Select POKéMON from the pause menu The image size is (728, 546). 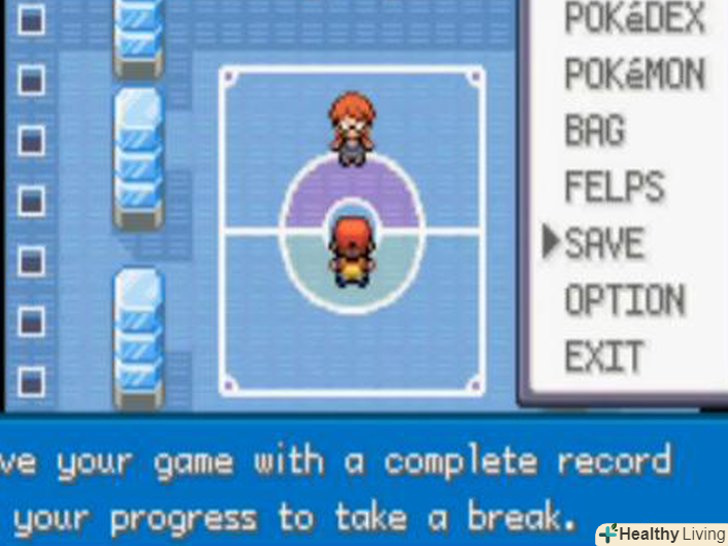pyautogui.click(x=634, y=75)
